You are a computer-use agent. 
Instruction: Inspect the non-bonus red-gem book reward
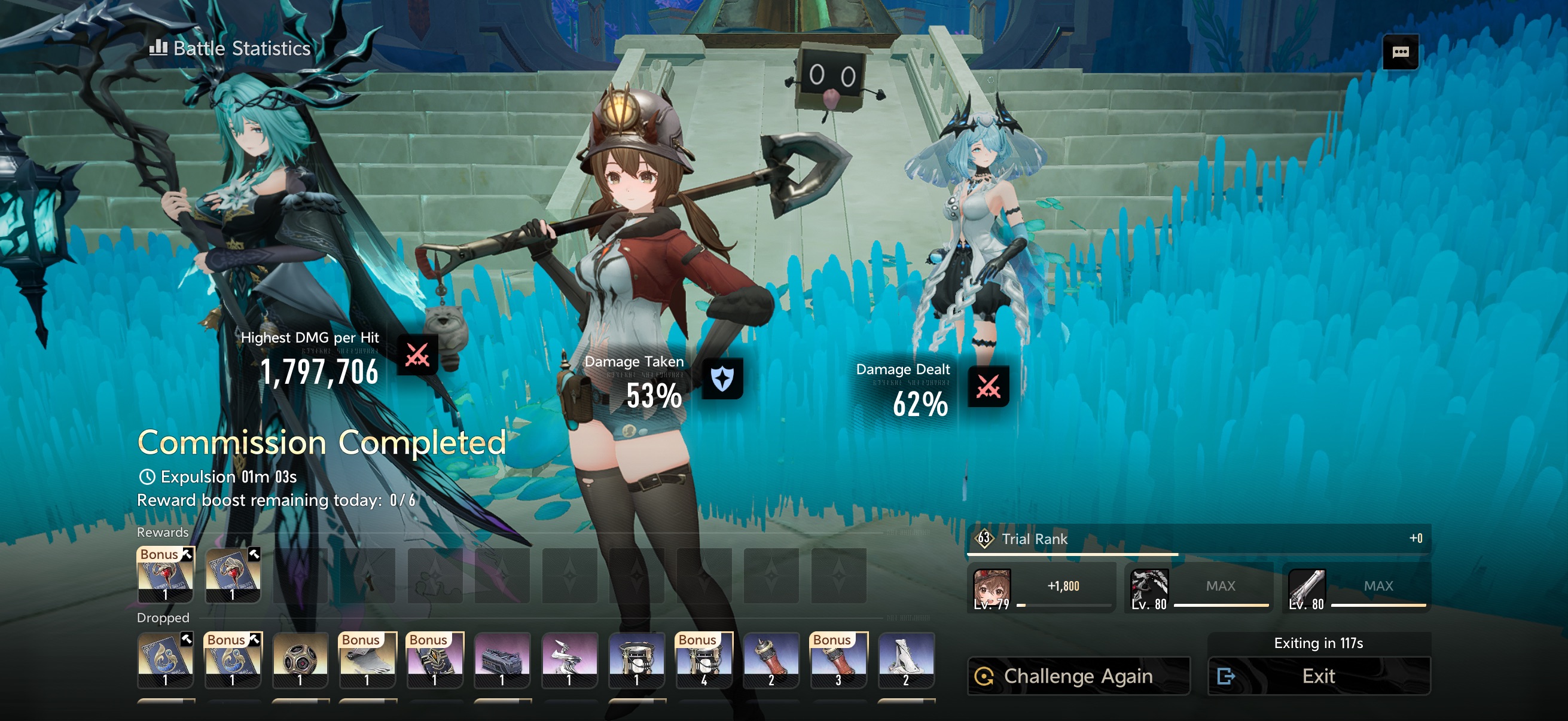point(233,575)
